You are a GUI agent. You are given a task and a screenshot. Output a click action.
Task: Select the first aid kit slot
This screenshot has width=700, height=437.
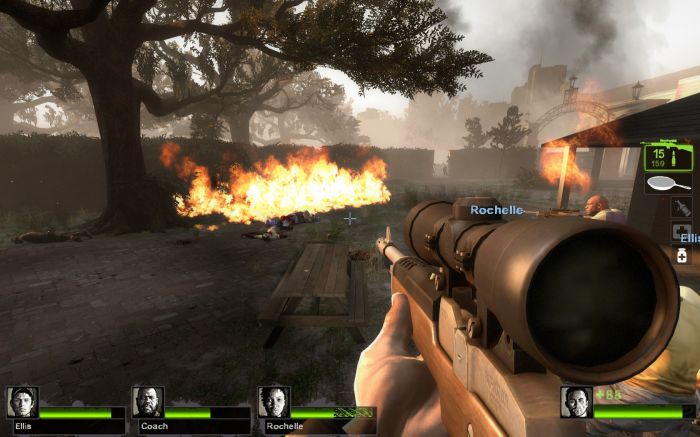click(681, 232)
